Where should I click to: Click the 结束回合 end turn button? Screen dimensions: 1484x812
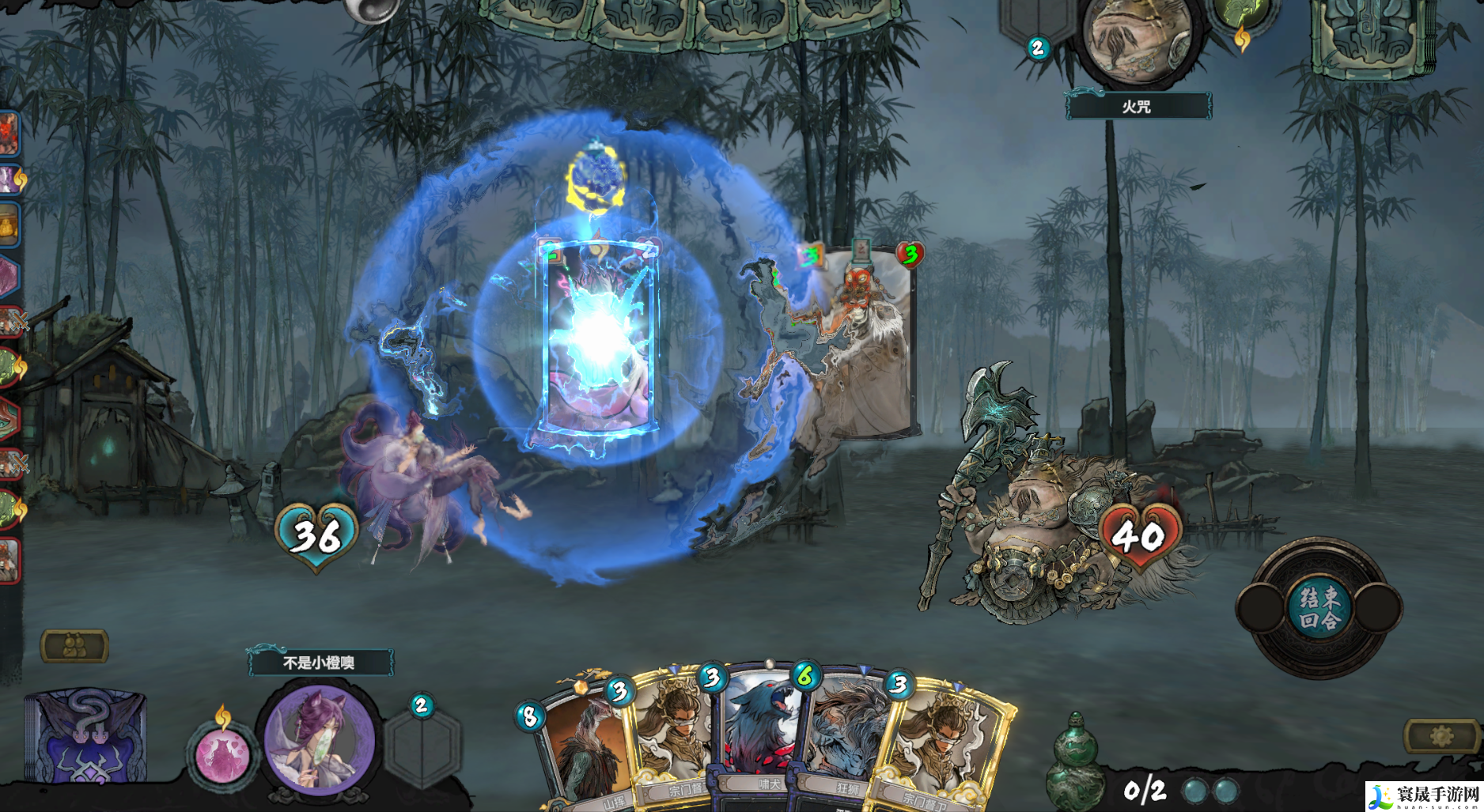[x=1319, y=607]
